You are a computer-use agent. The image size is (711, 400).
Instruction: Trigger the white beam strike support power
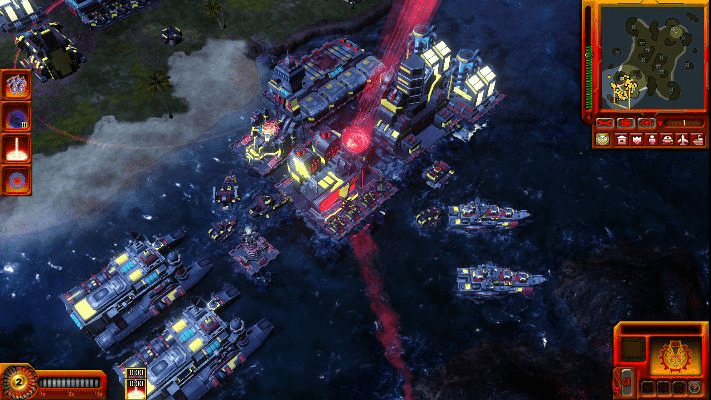[x=17, y=149]
